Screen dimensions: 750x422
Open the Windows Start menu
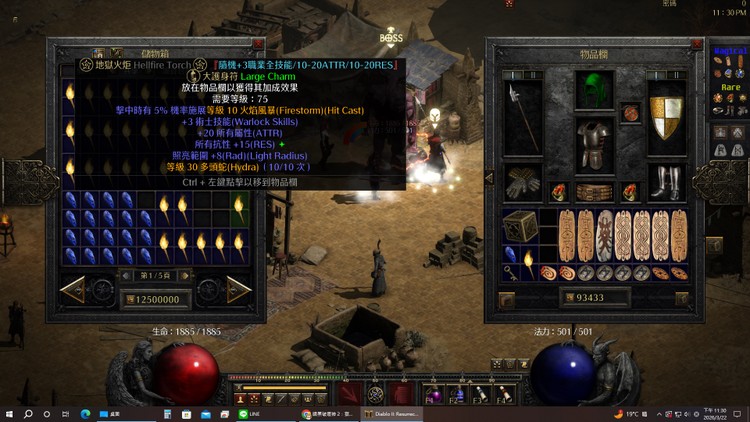pyautogui.click(x=10, y=413)
